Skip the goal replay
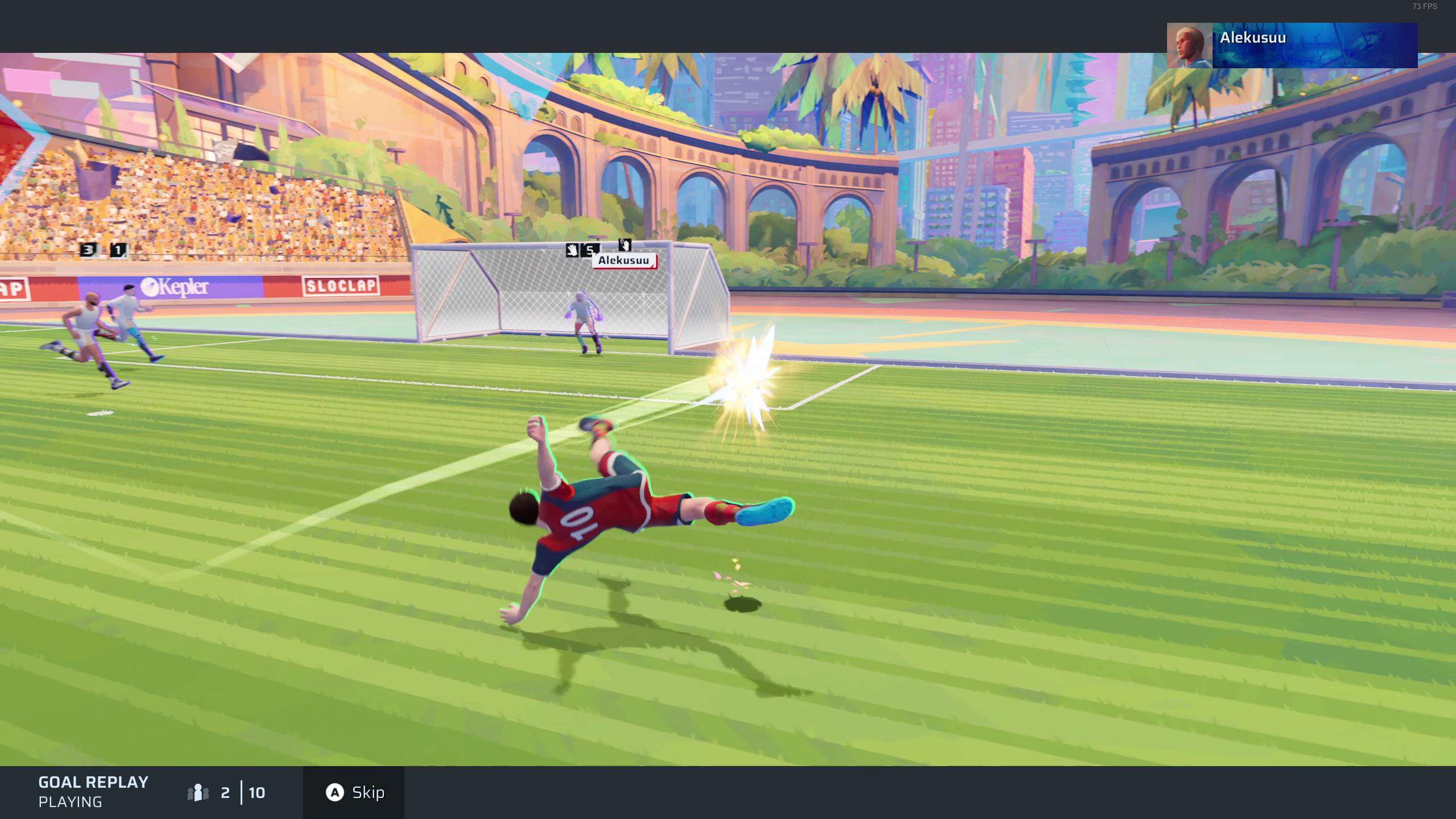The image size is (1456, 819). point(354,792)
